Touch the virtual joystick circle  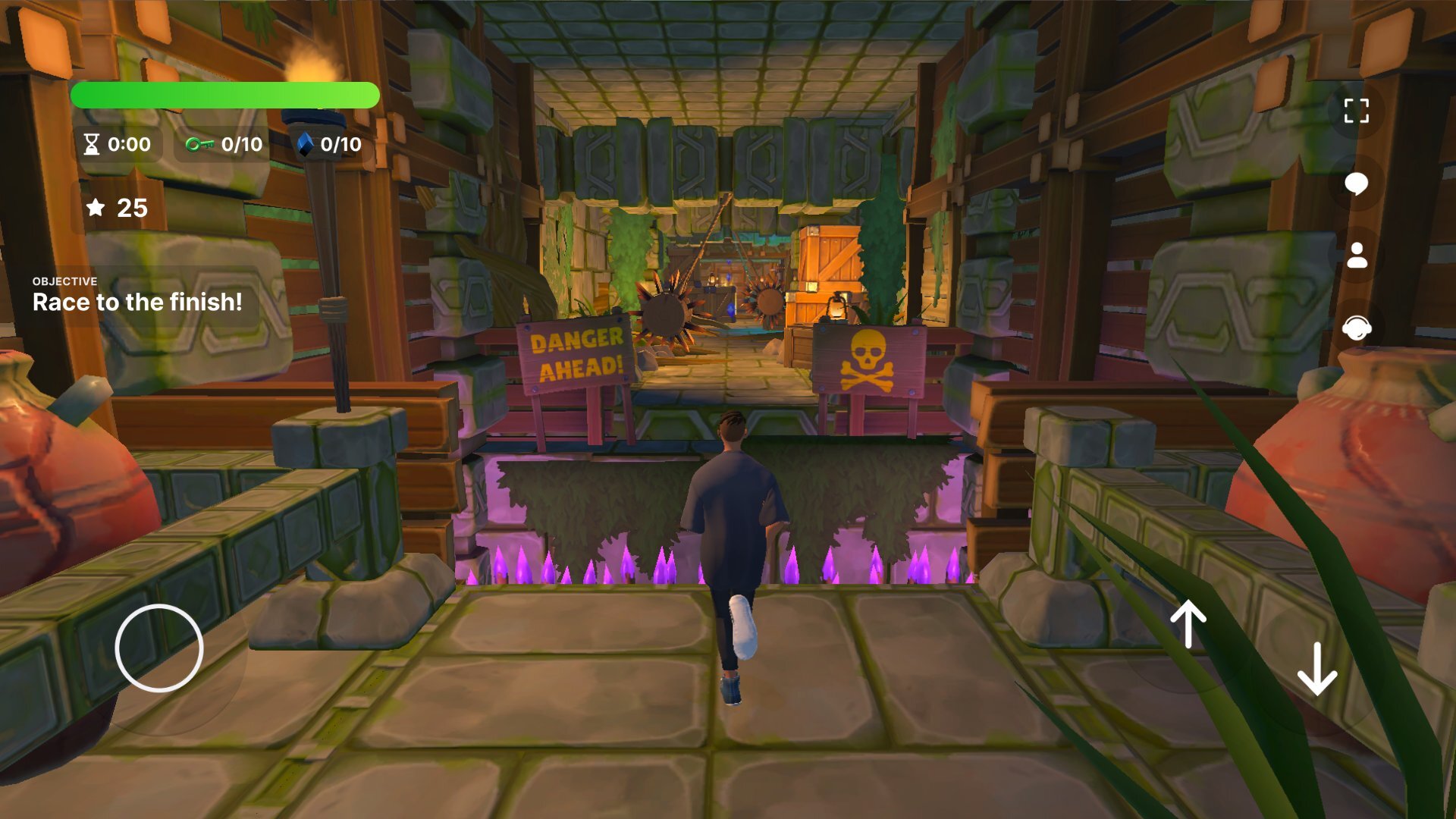(x=159, y=648)
